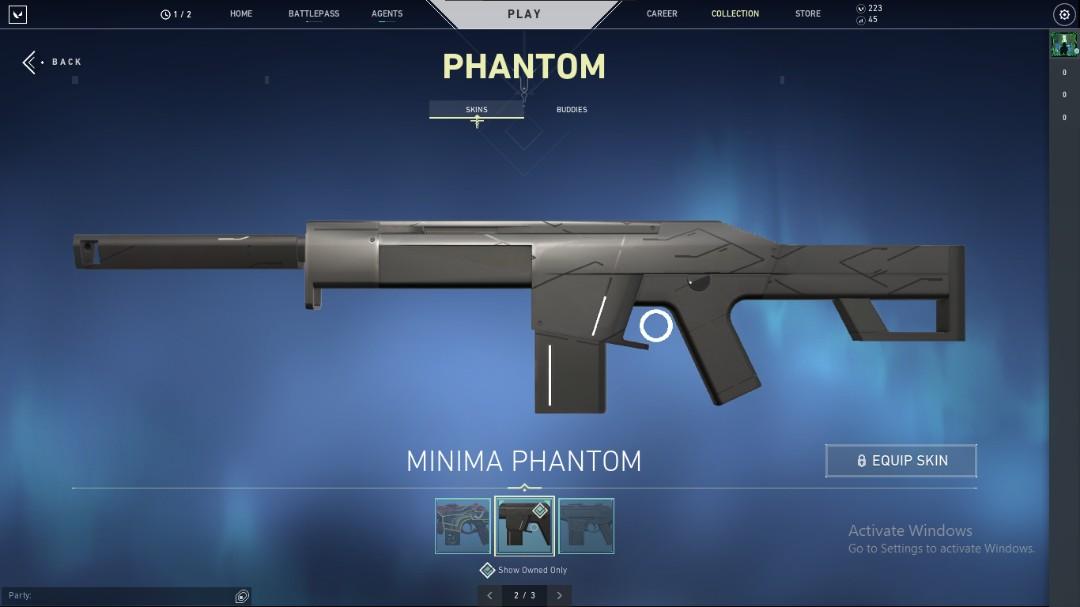Open the Collection page
Screen dimensions: 1080x607
[x=735, y=14]
